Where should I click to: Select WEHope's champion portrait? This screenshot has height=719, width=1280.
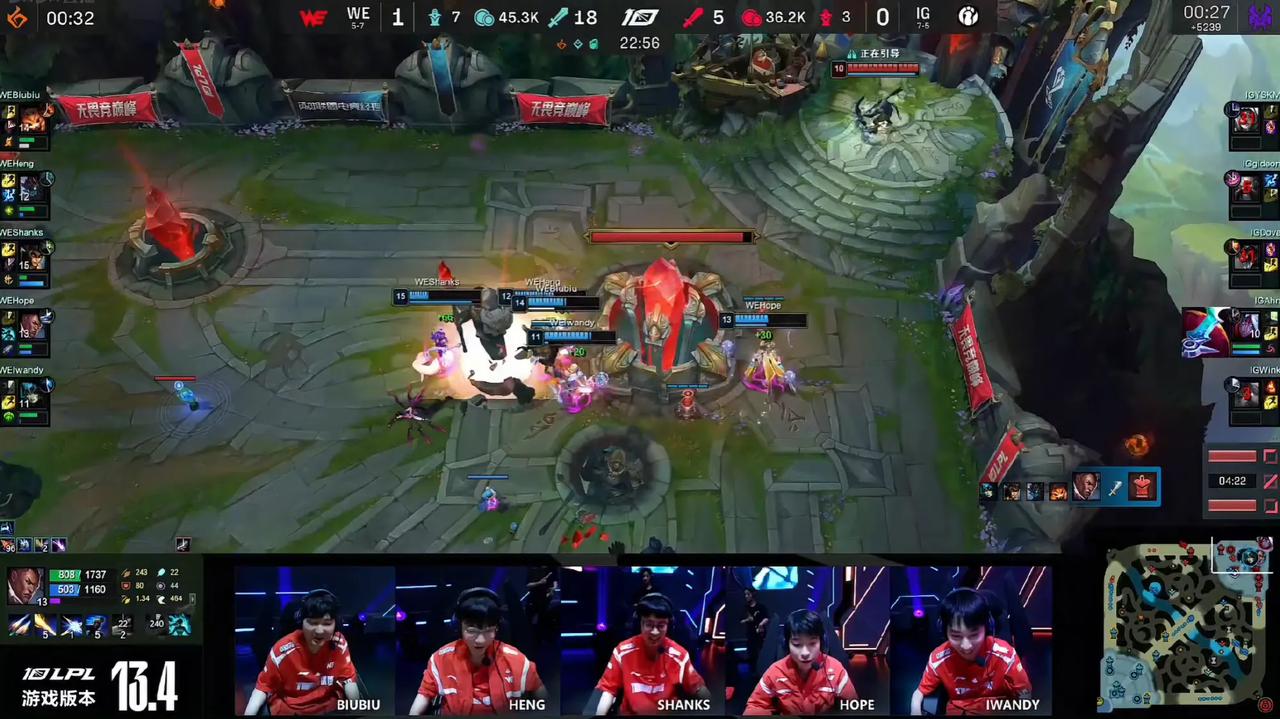[30, 326]
